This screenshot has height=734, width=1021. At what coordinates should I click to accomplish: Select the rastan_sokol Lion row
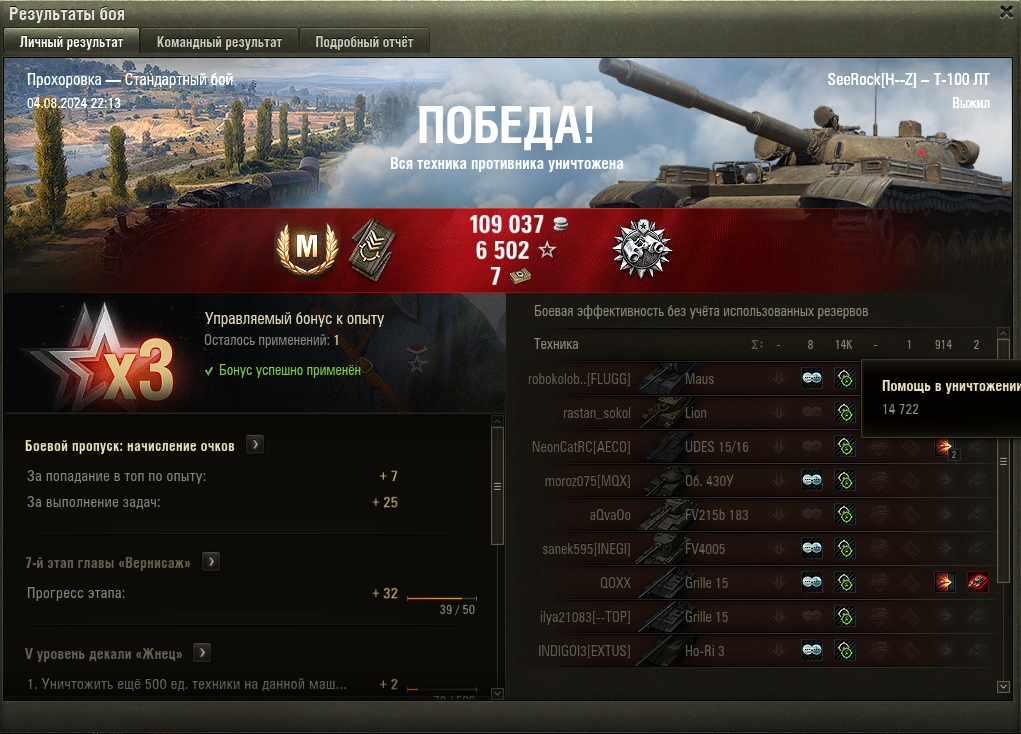(x=700, y=413)
